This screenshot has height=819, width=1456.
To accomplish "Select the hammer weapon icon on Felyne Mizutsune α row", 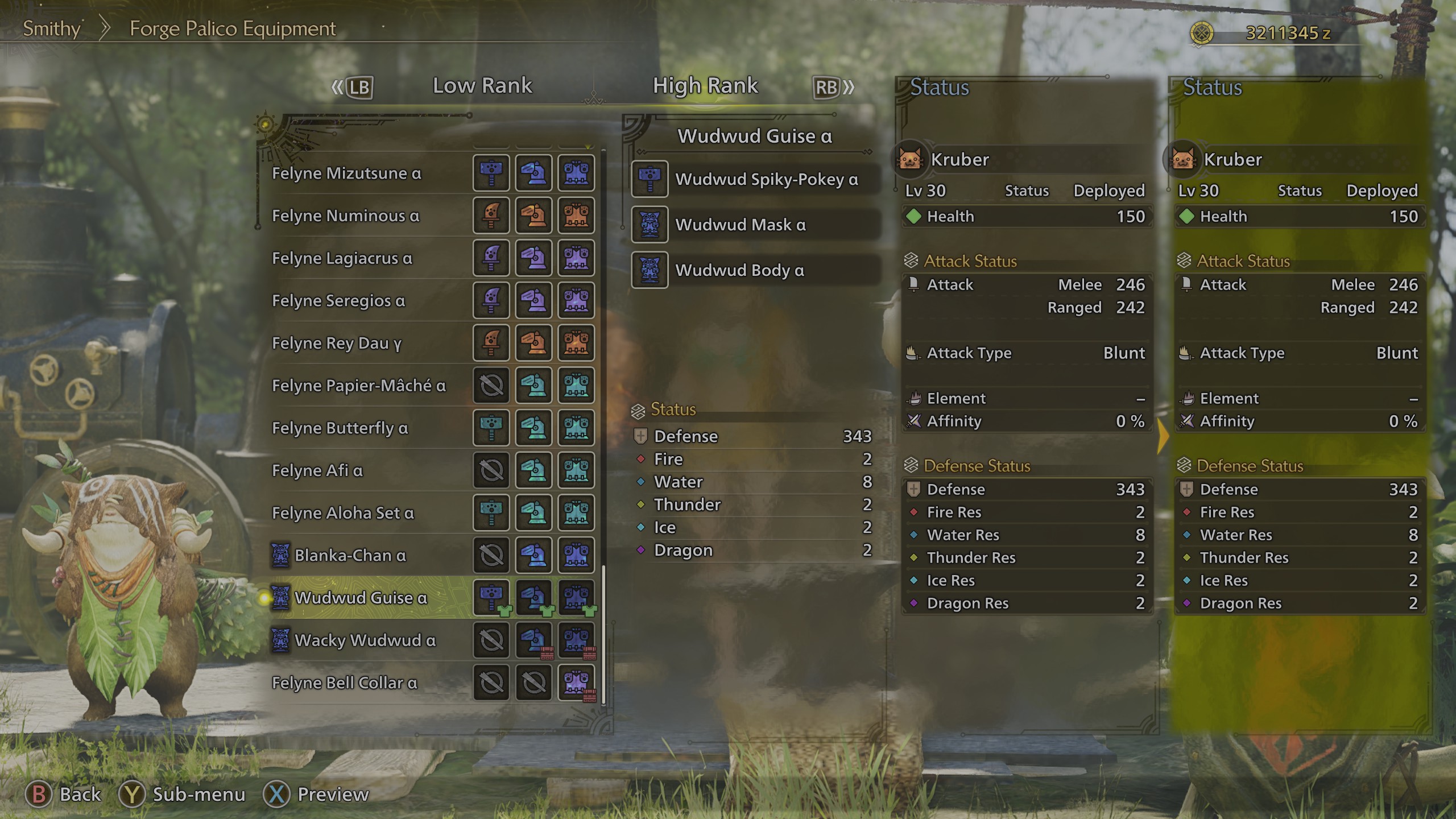I will 490,173.
